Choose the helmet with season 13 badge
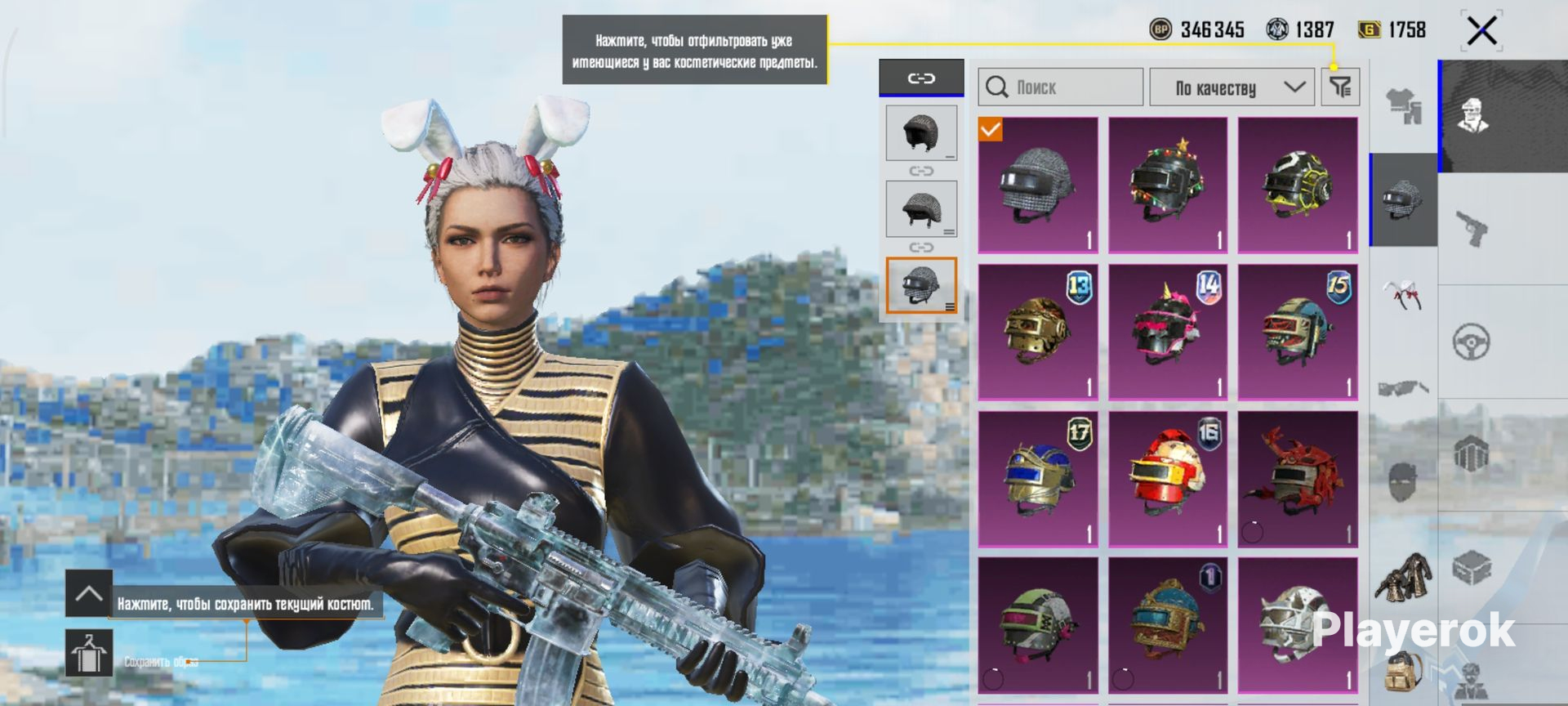 click(1038, 332)
